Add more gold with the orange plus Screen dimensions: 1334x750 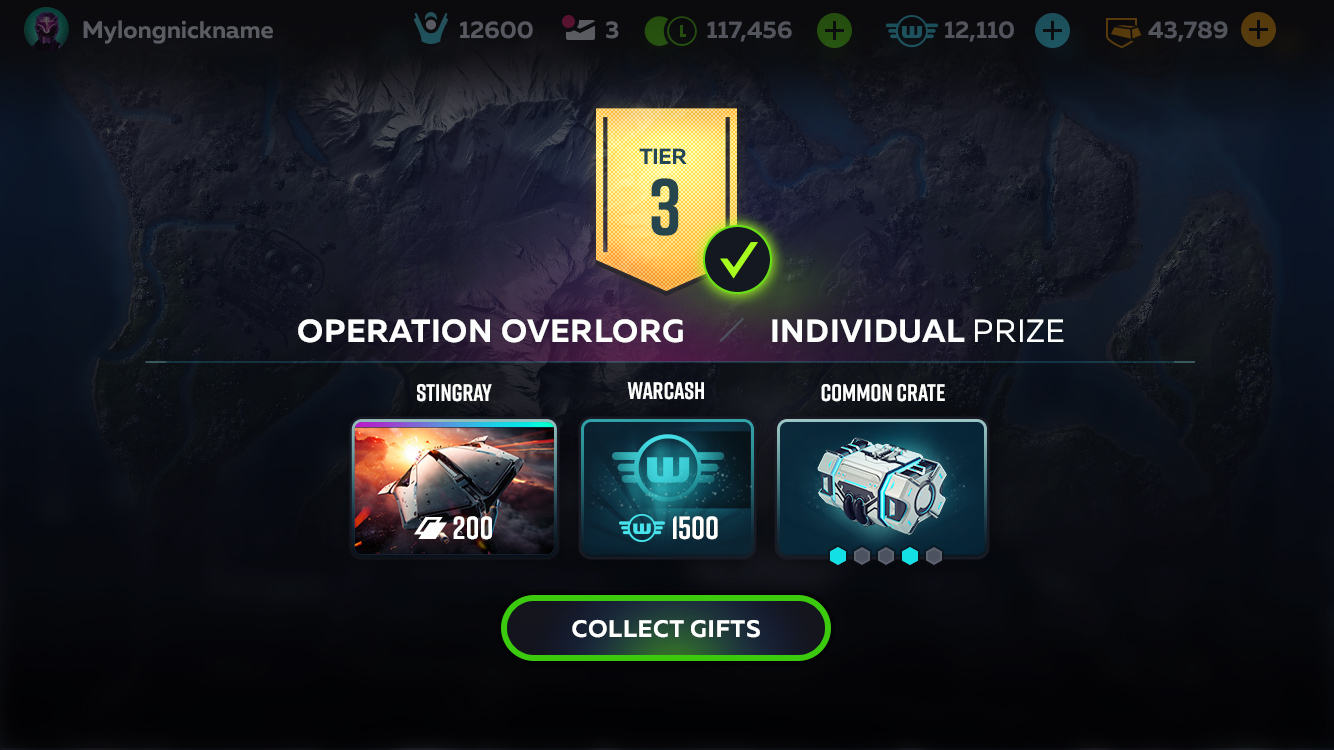[x=1258, y=30]
